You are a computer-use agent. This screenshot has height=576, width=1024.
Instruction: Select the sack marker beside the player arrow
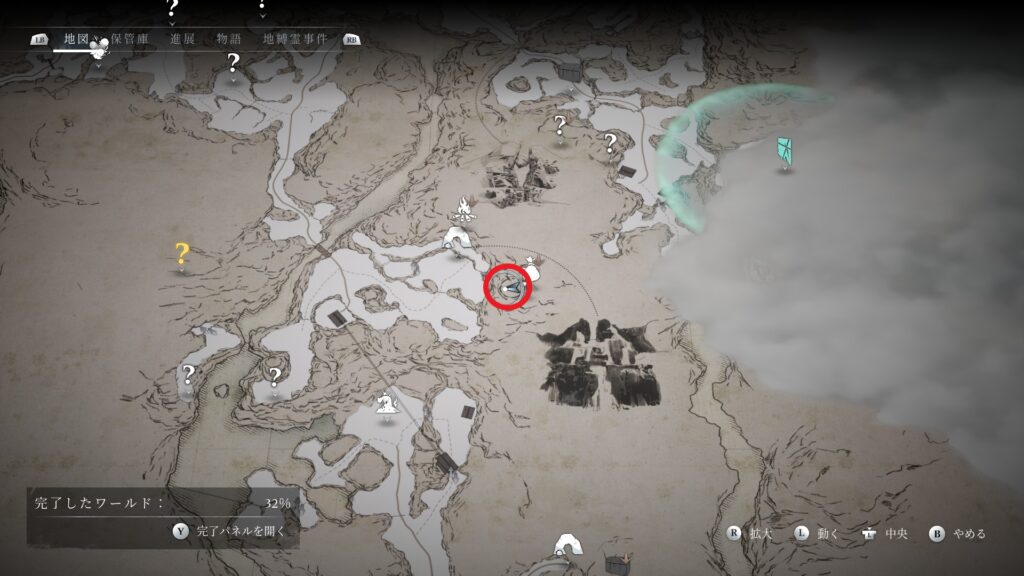(532, 268)
